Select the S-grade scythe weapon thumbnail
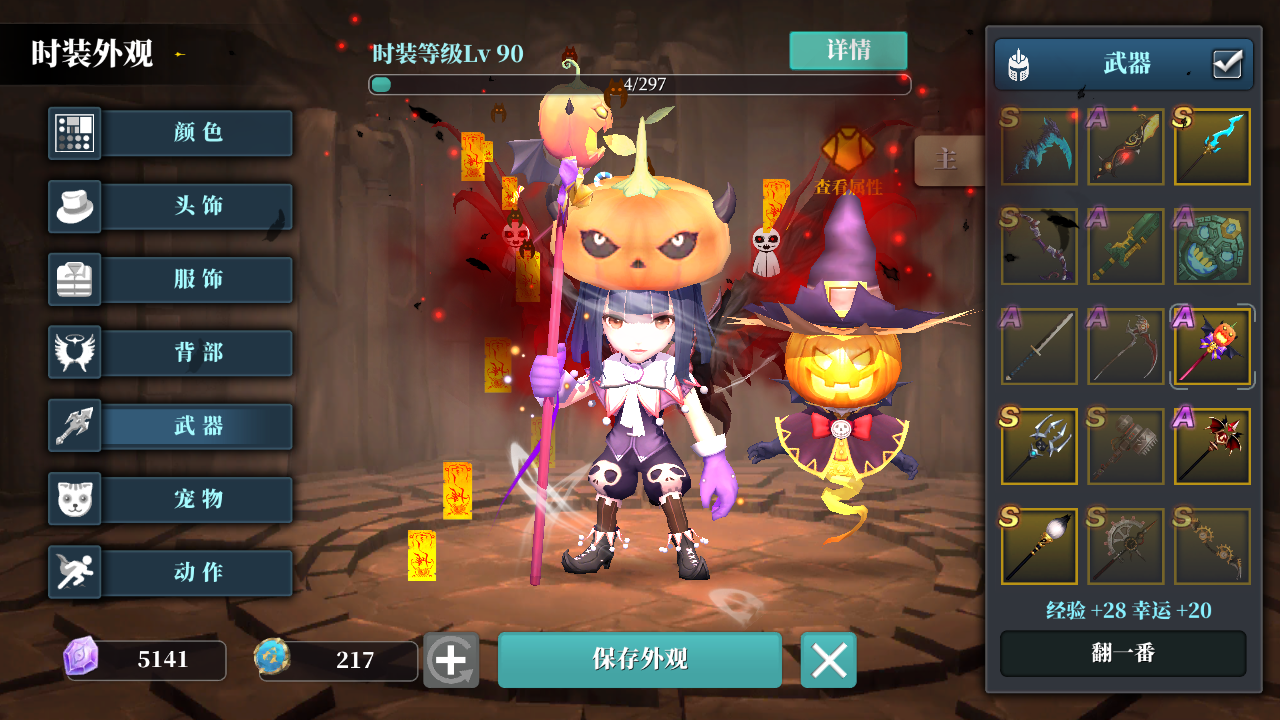This screenshot has width=1280, height=720. 1039,146
